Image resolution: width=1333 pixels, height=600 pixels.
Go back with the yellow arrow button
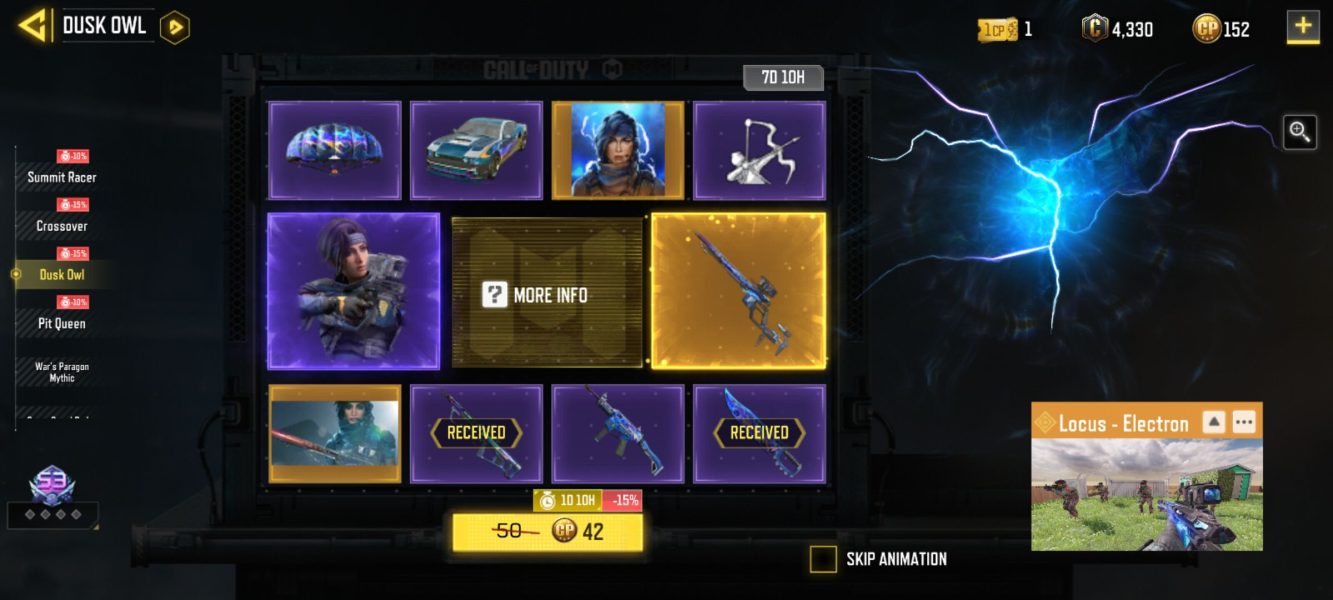click(32, 26)
